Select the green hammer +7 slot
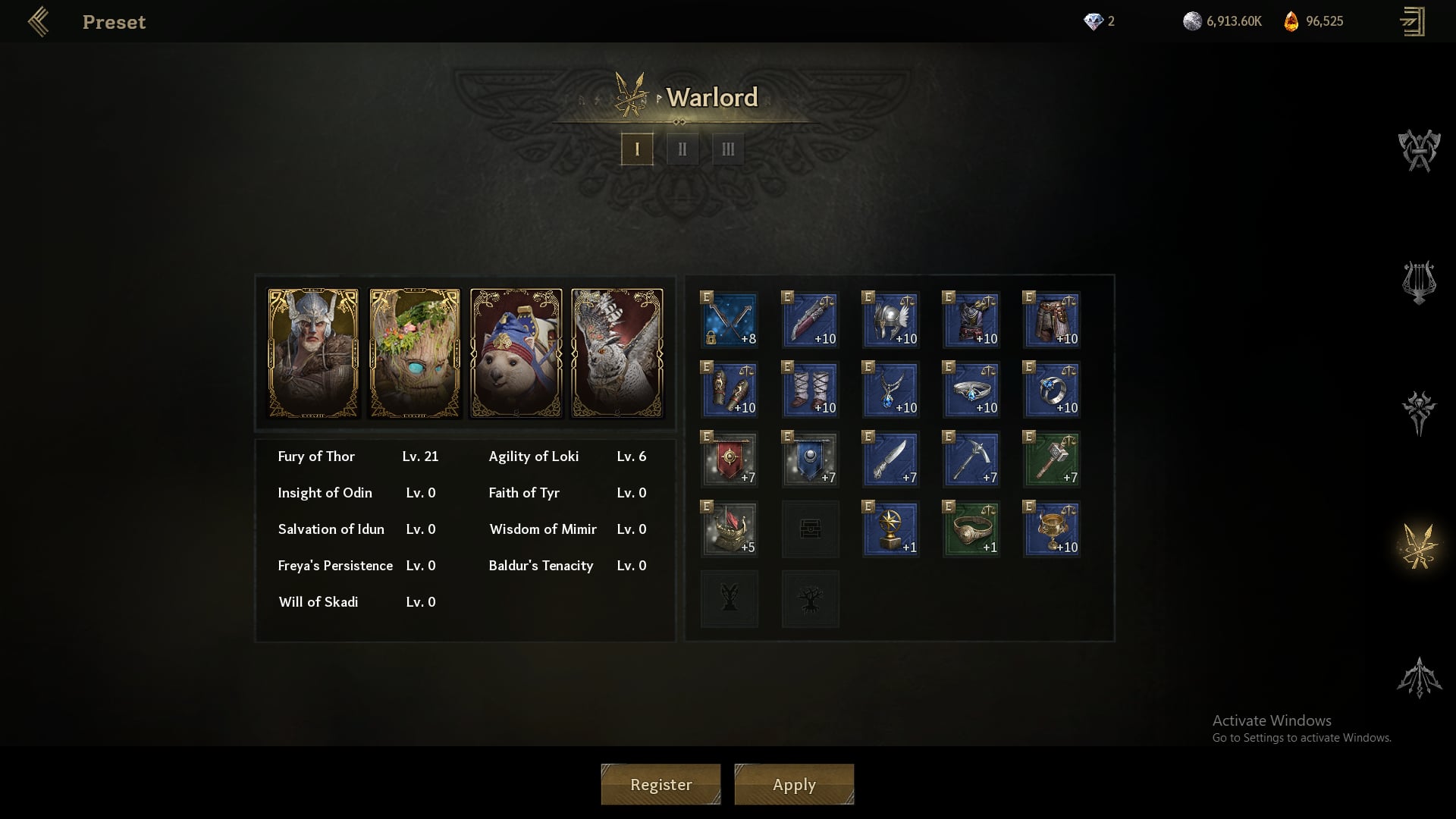This screenshot has width=1456, height=819. pos(1052,460)
